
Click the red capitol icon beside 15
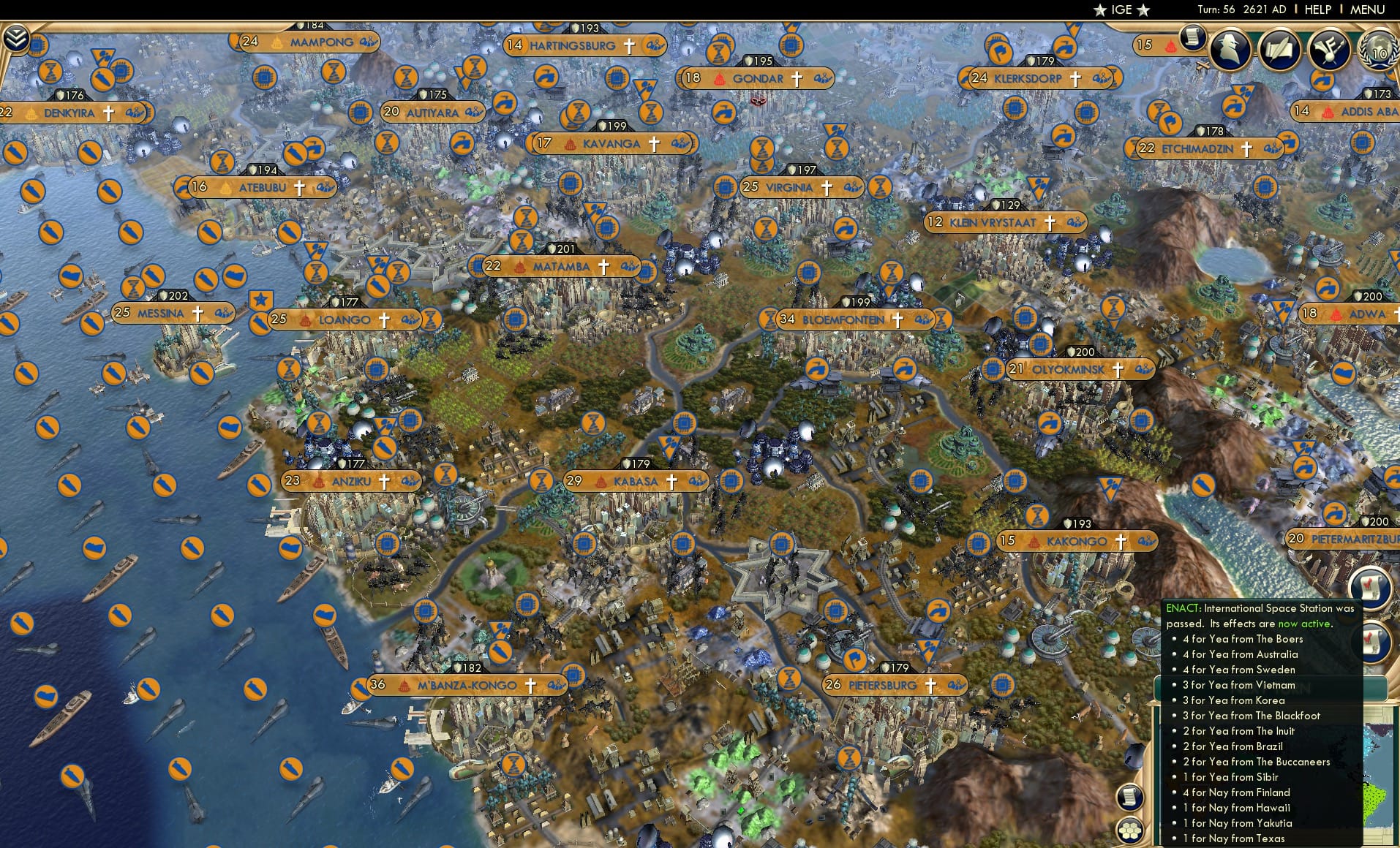pos(1170,45)
